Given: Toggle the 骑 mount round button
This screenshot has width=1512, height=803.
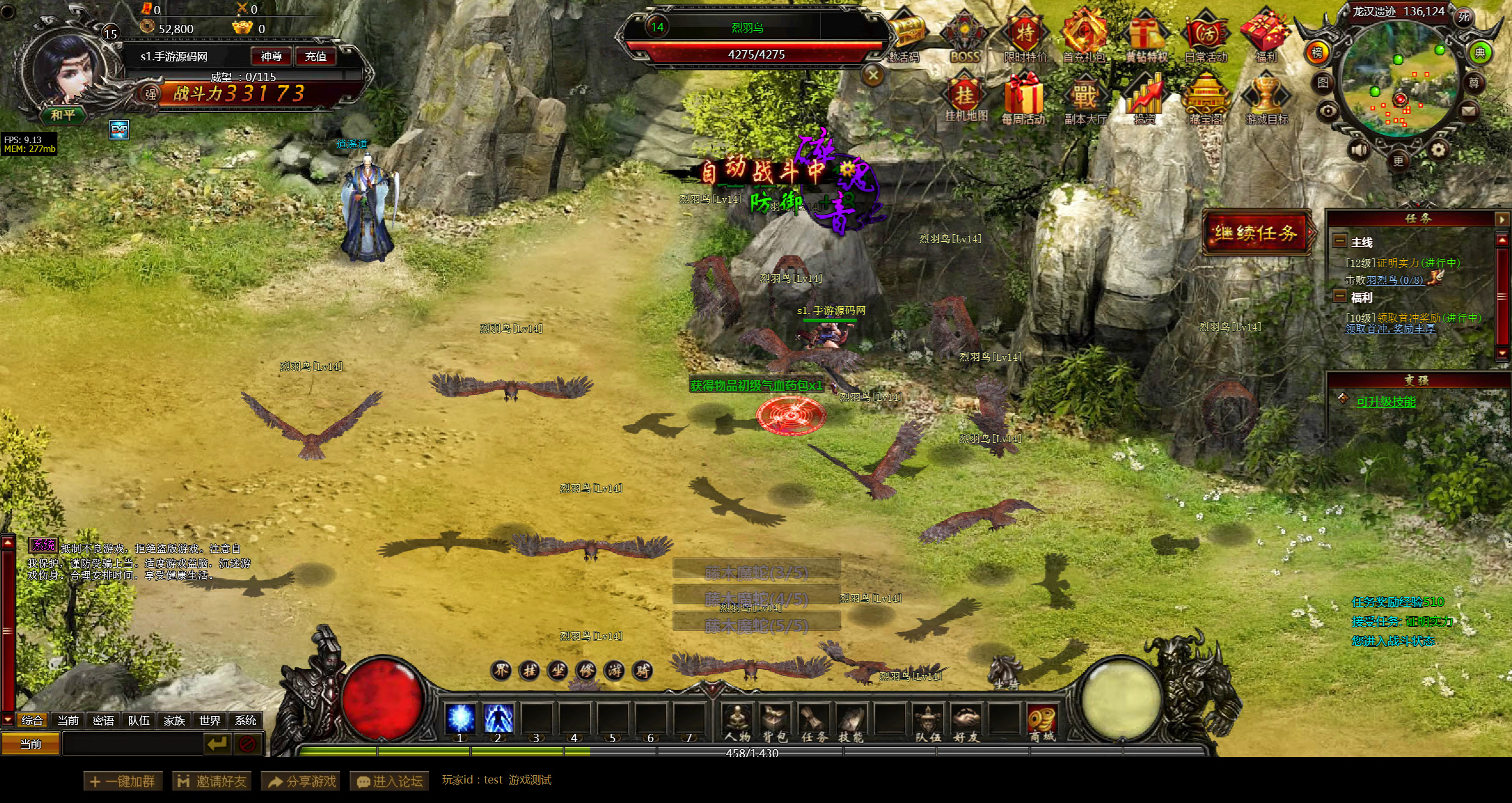Looking at the screenshot, I should click(x=642, y=671).
